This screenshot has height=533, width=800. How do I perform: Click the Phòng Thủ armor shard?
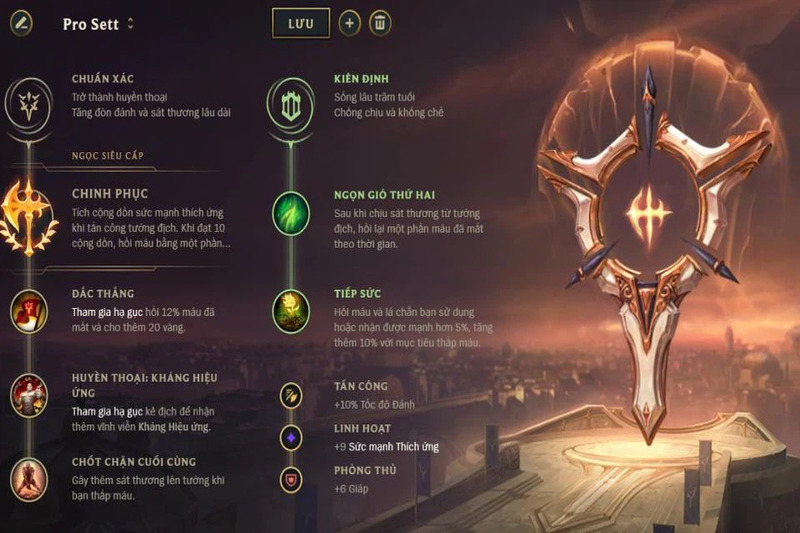point(290,479)
